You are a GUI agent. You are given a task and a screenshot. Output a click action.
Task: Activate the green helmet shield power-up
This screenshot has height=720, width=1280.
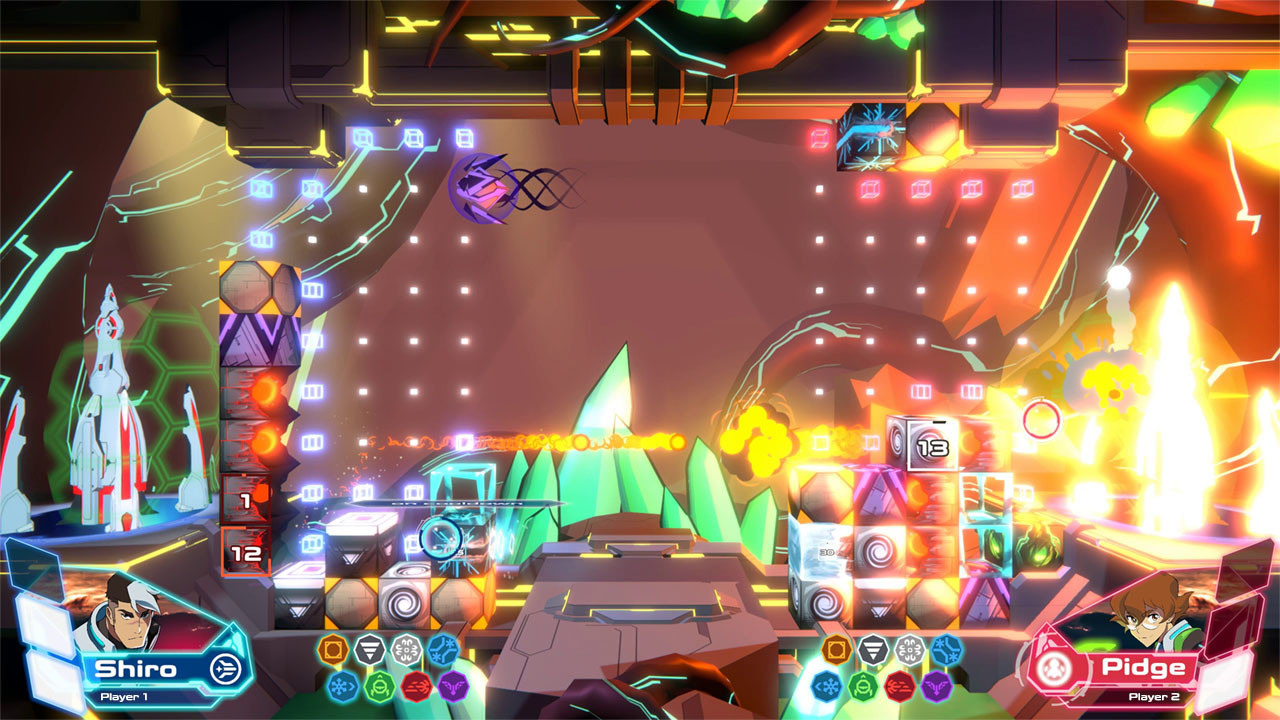[x=378, y=687]
